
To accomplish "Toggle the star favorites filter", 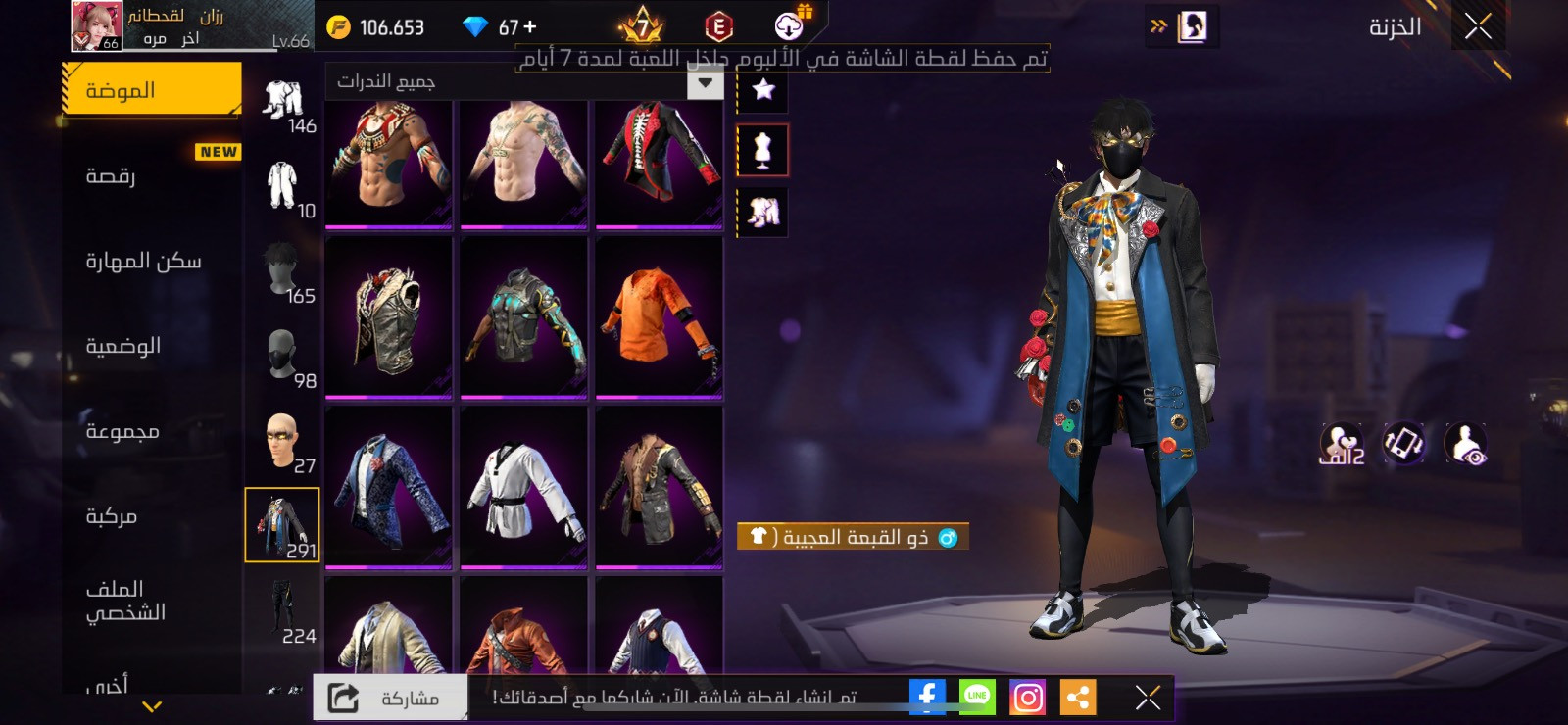I will (761, 88).
